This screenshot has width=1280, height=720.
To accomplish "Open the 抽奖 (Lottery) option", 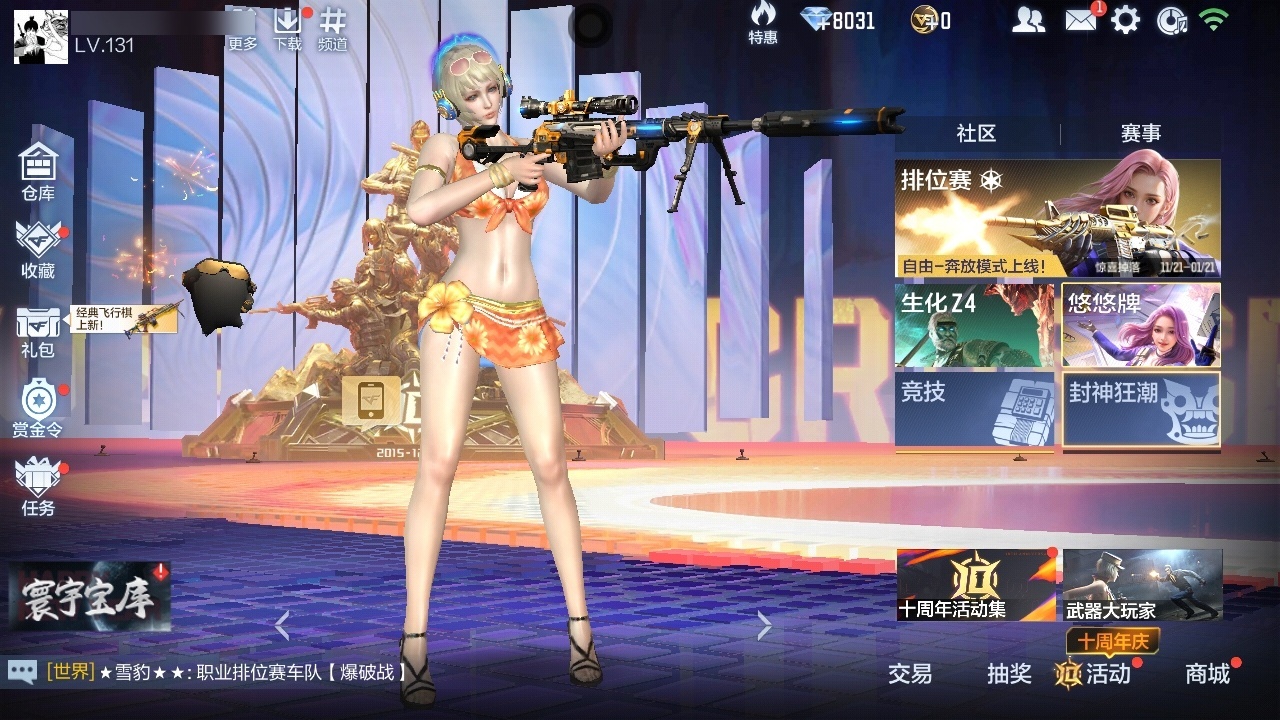I will tap(1009, 675).
